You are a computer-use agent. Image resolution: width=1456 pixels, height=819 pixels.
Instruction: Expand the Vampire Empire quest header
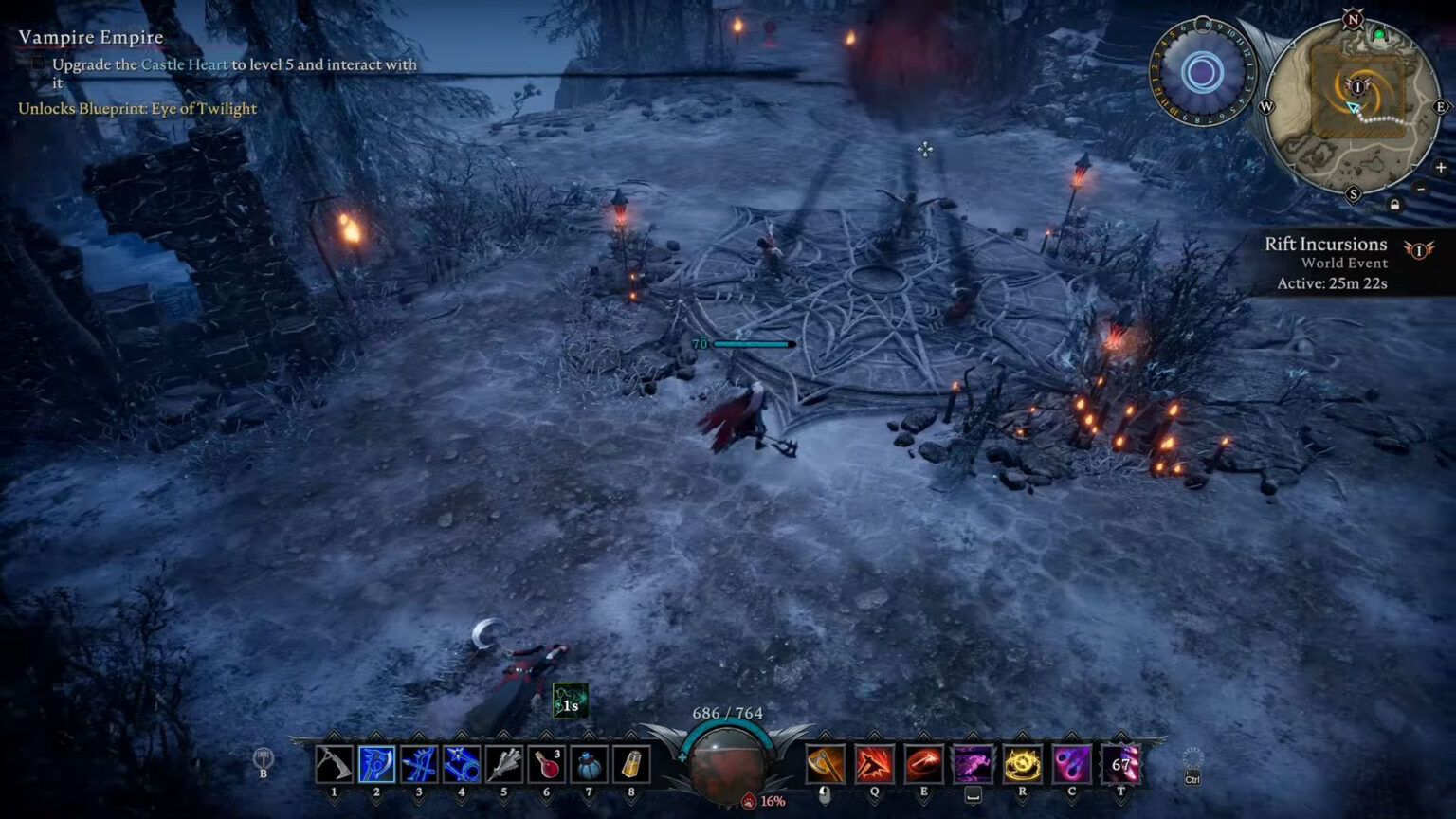pos(92,37)
